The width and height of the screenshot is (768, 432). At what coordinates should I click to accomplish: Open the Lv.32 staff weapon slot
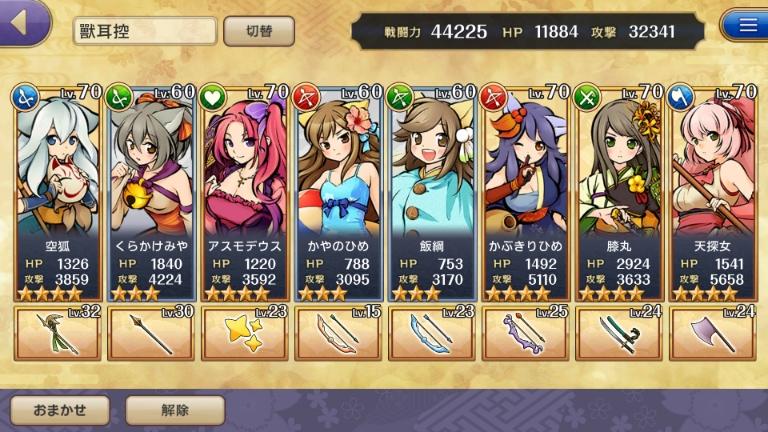coord(58,333)
